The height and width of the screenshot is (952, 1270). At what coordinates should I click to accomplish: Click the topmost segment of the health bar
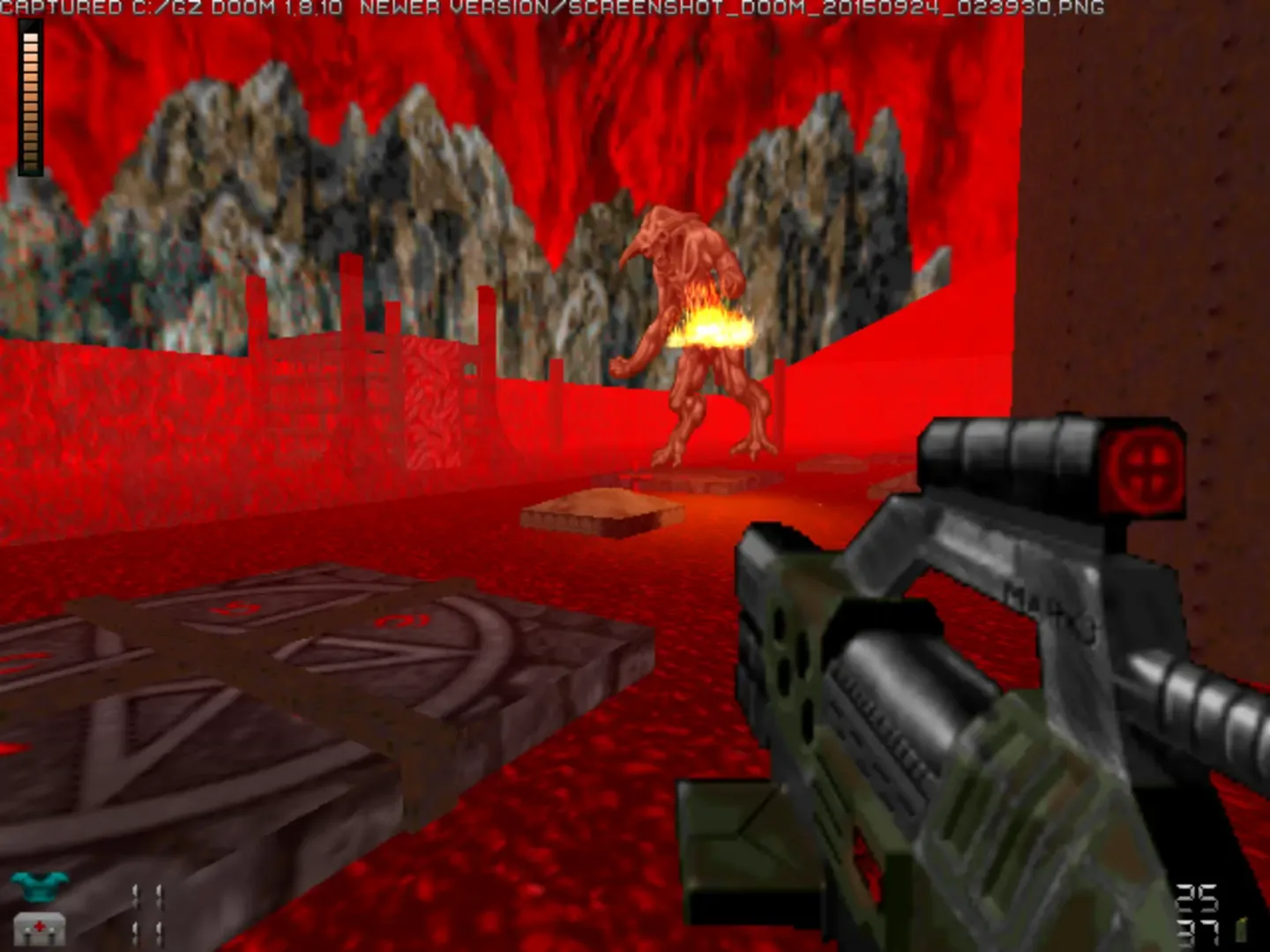[29, 35]
